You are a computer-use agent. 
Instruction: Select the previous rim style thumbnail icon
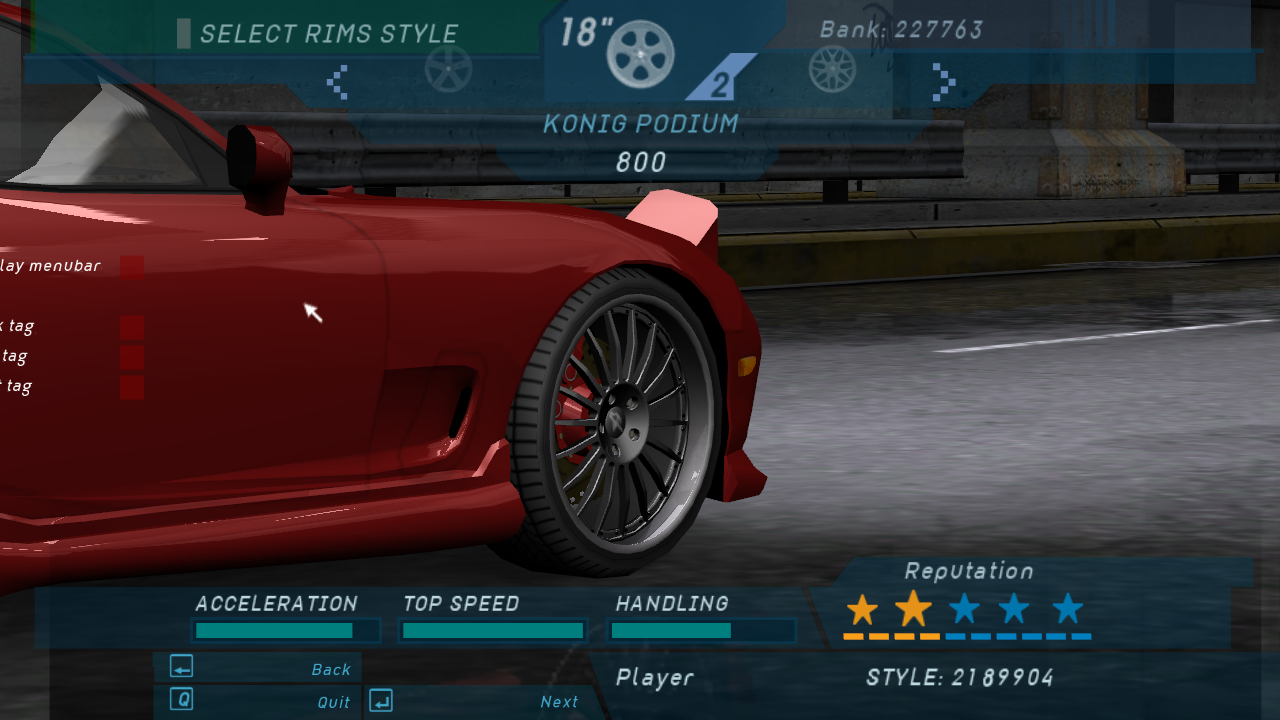449,71
